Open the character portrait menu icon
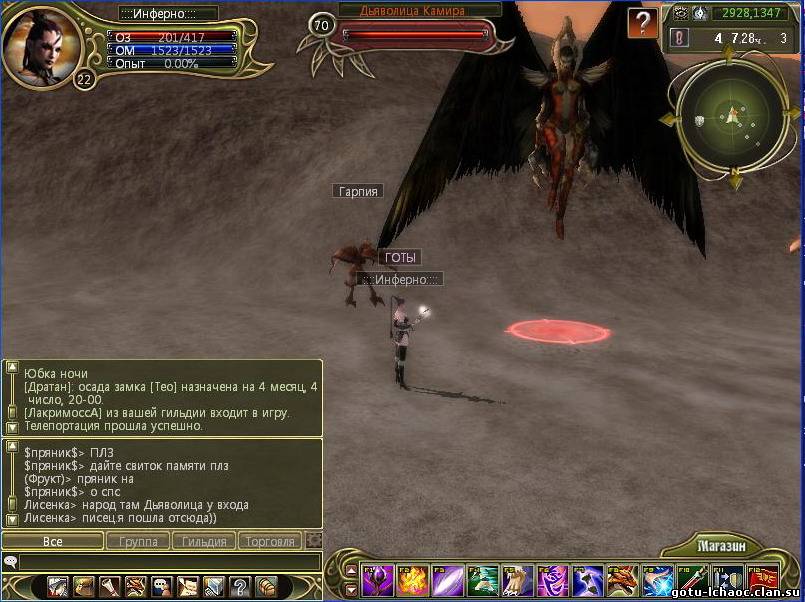 [x=58, y=587]
